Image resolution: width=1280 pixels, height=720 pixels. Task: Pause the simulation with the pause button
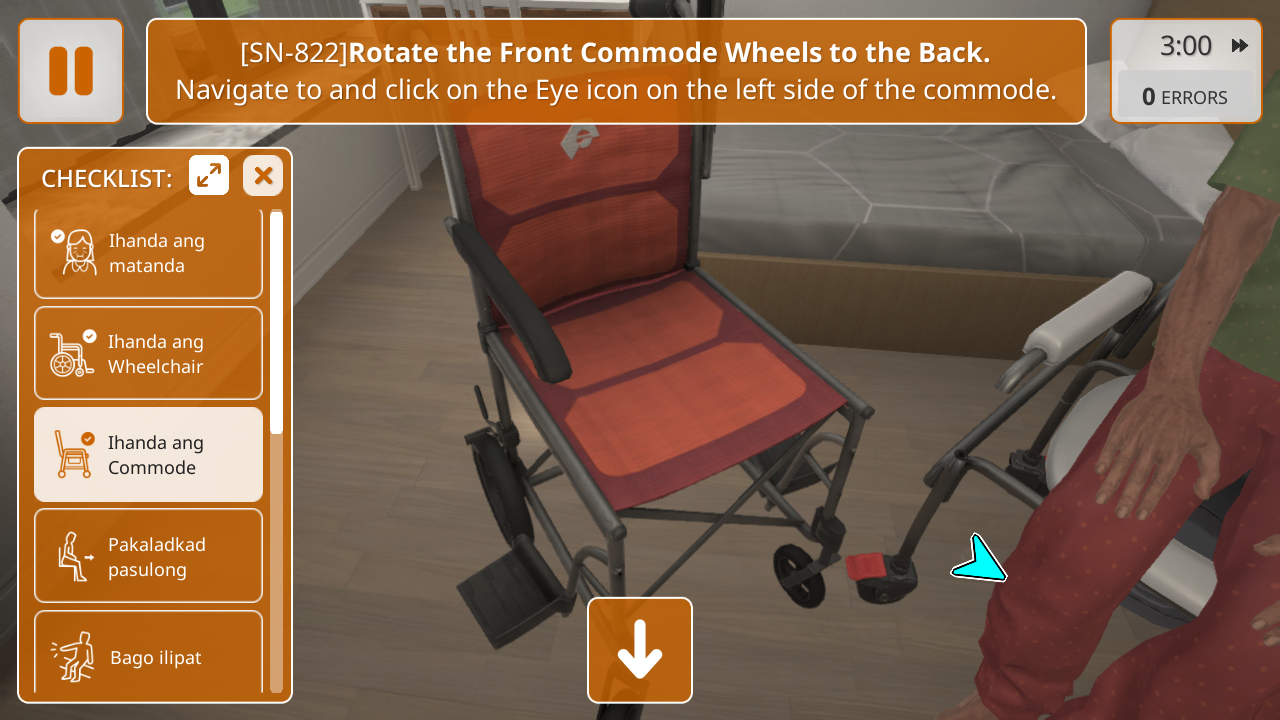[x=71, y=71]
